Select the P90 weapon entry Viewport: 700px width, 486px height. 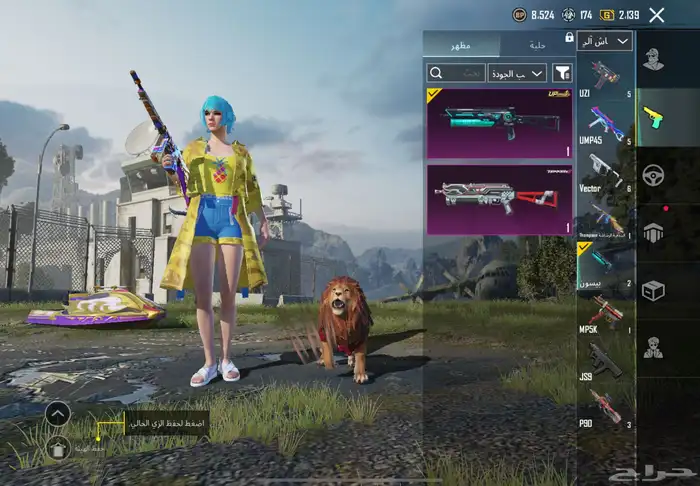pos(605,409)
